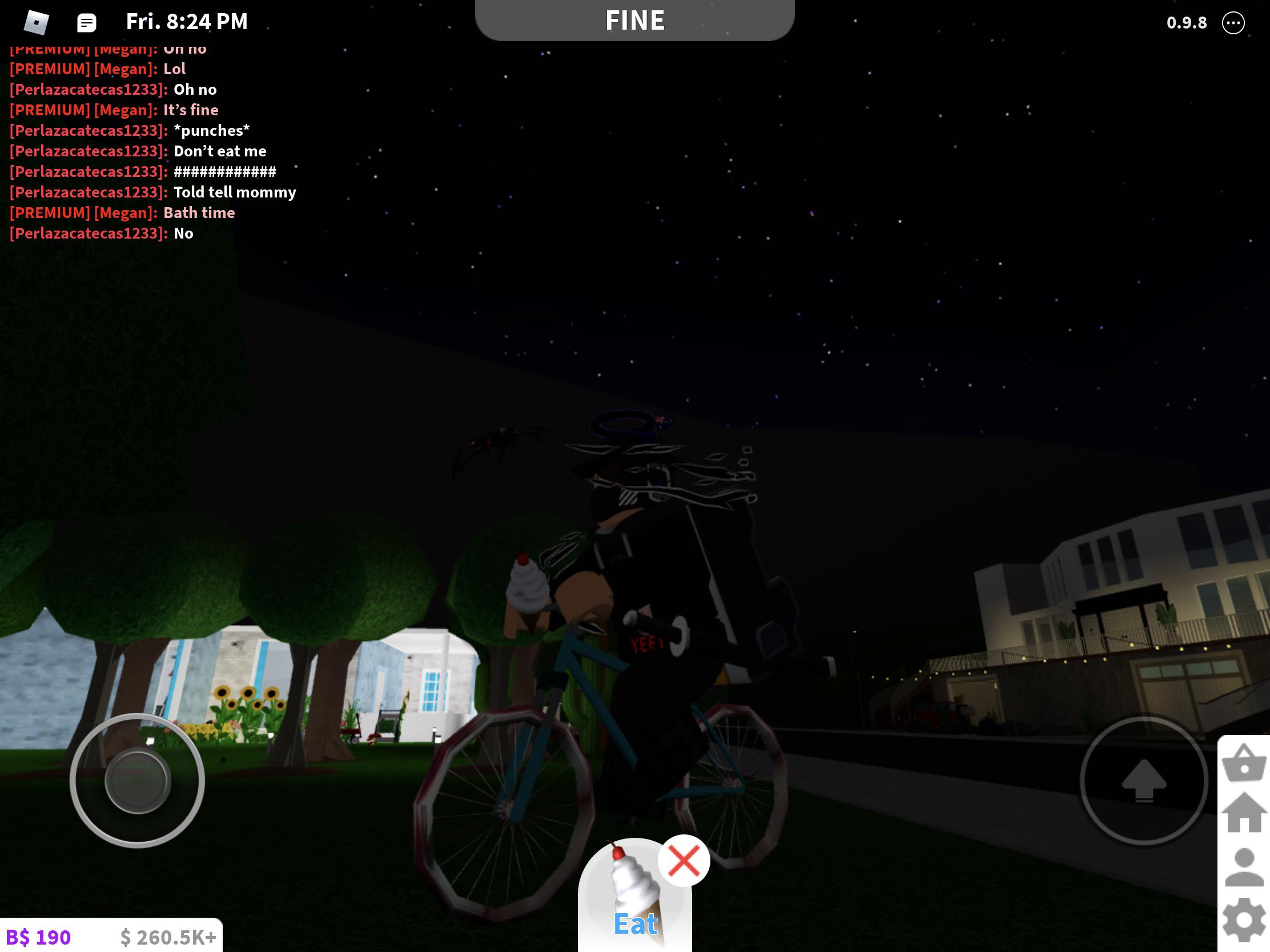Tap the FINE mood banner at top
Screen dimensions: 1270x952
point(635,20)
